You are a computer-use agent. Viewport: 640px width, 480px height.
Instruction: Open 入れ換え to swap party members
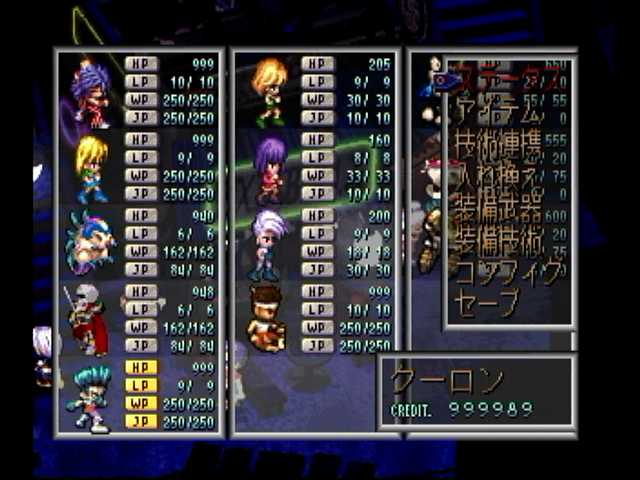pyautogui.click(x=498, y=181)
